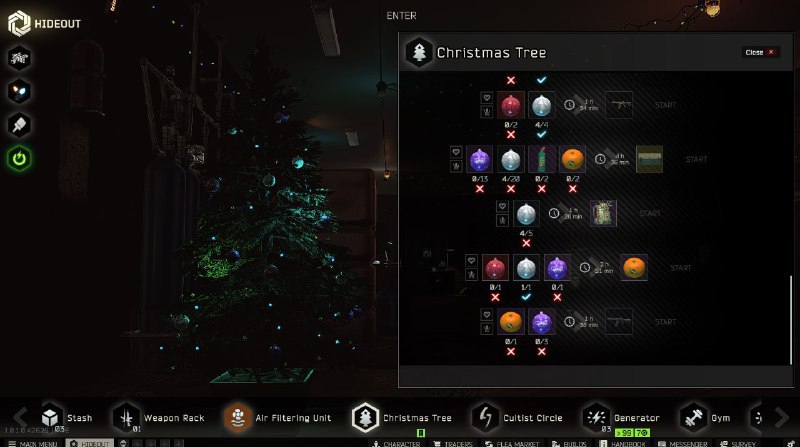This screenshot has width=800, height=447.
Task: Start the single white ornament recipe
Action: 649,213
